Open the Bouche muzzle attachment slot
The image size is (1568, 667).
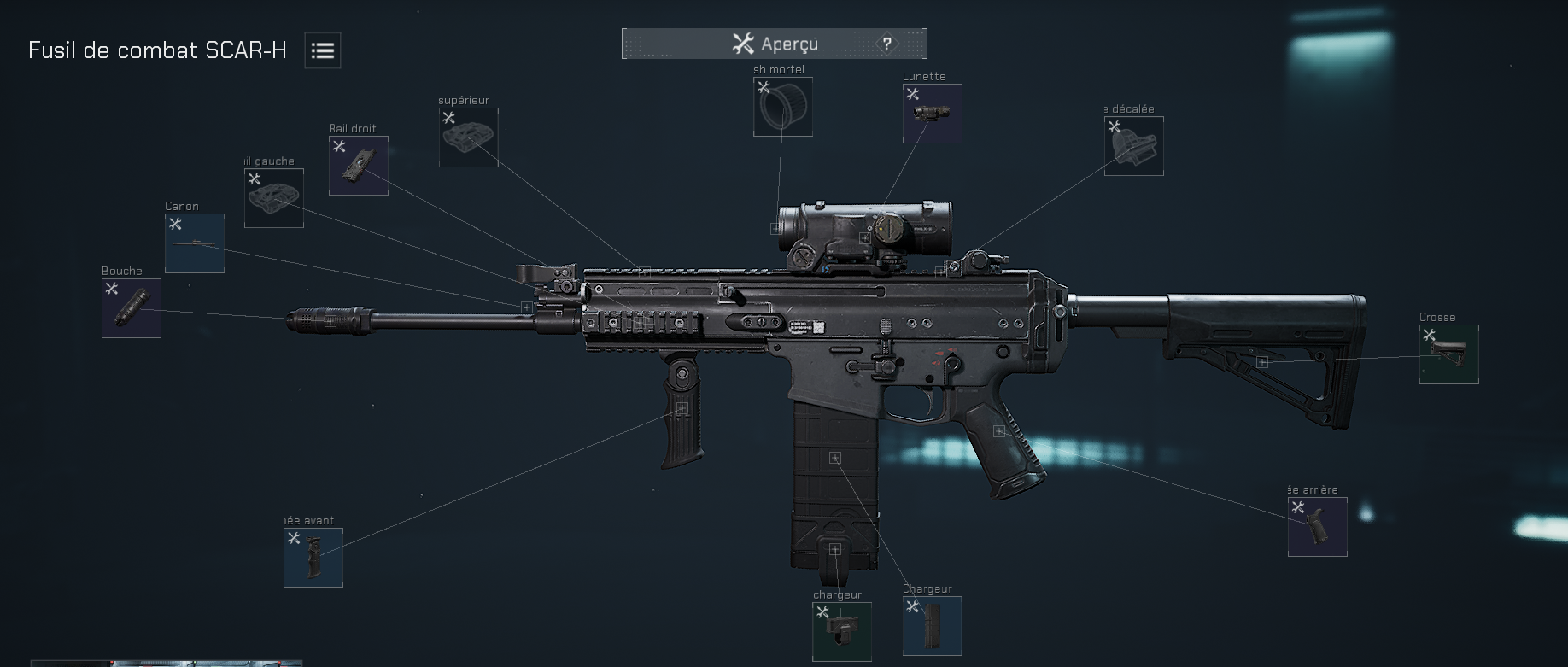point(130,308)
